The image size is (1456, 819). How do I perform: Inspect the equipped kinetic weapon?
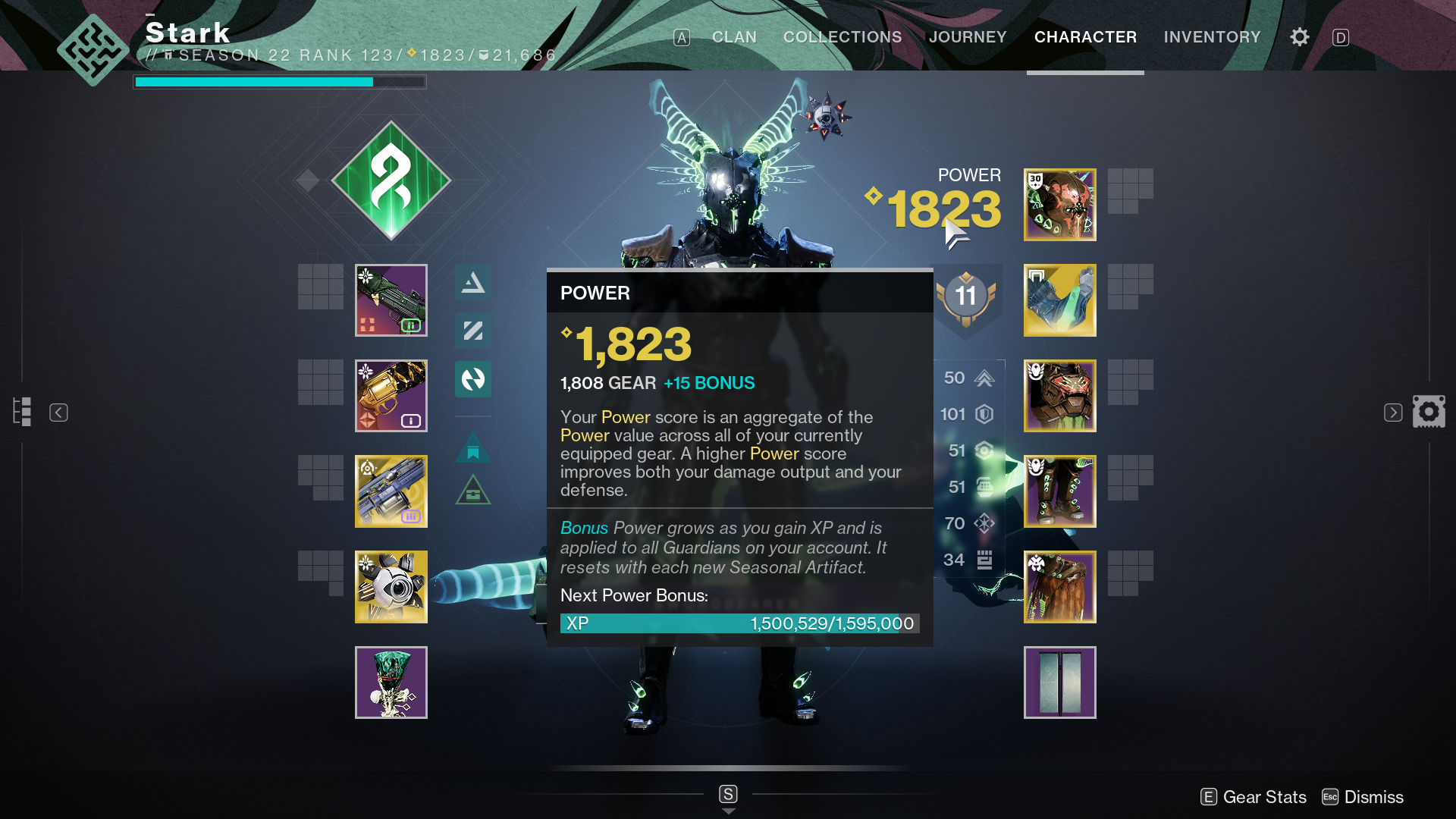coord(391,300)
